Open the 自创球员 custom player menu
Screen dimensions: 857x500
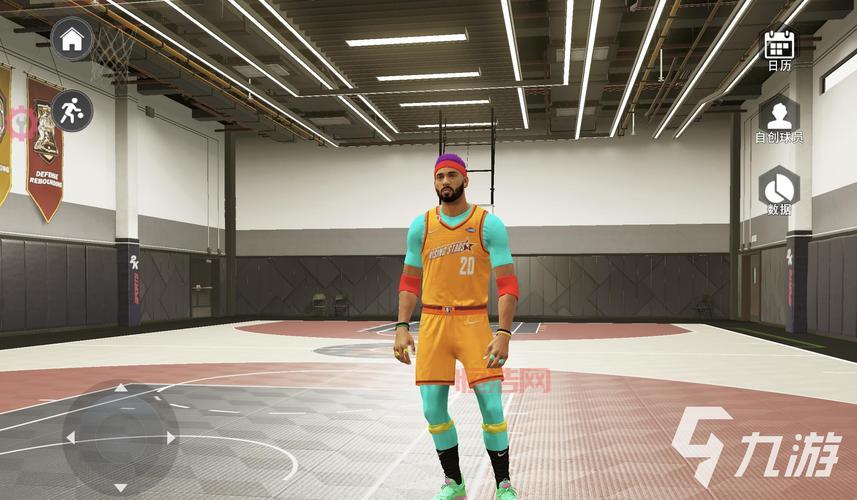(x=779, y=115)
